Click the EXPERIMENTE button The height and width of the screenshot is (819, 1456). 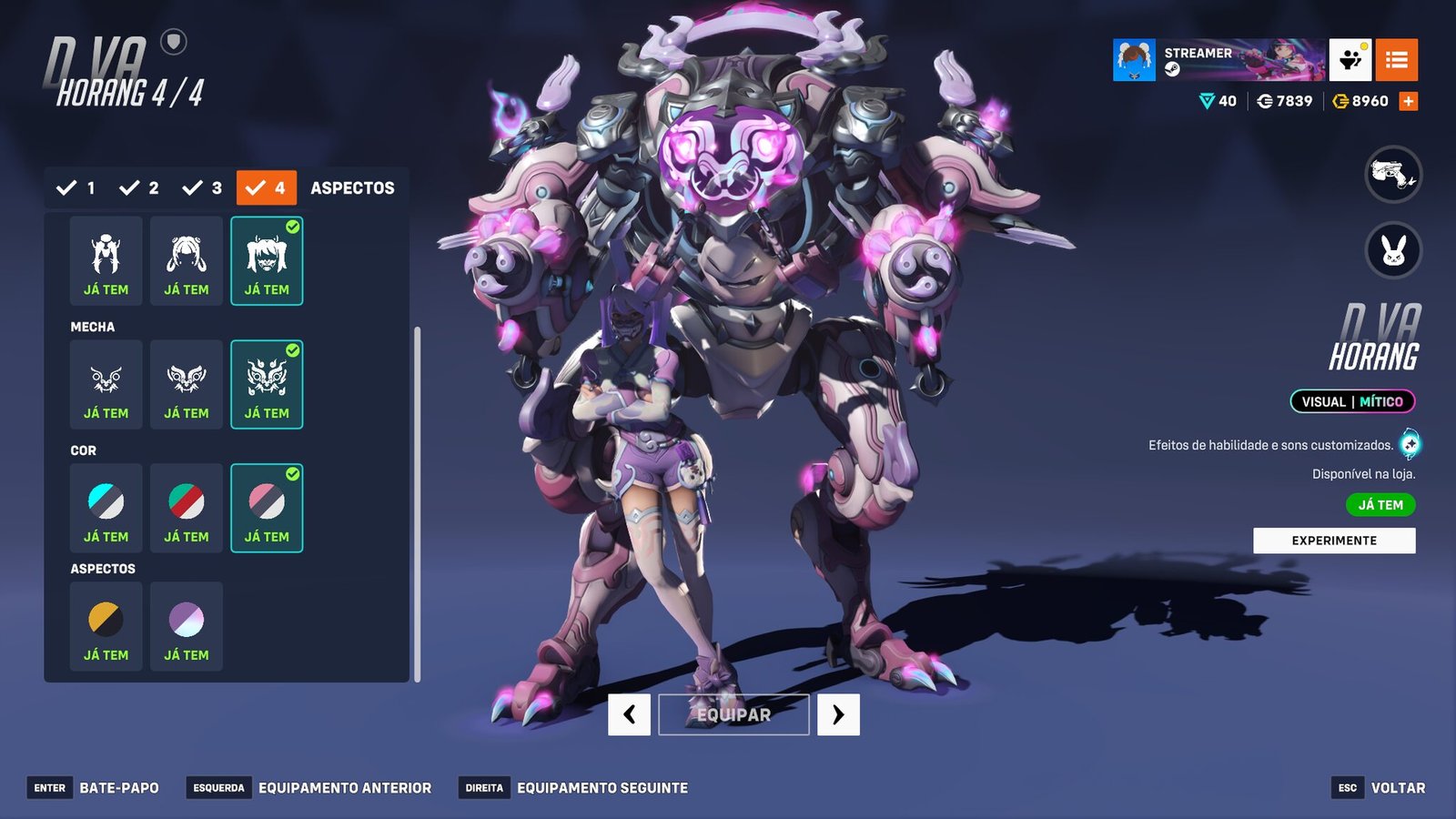click(1334, 541)
